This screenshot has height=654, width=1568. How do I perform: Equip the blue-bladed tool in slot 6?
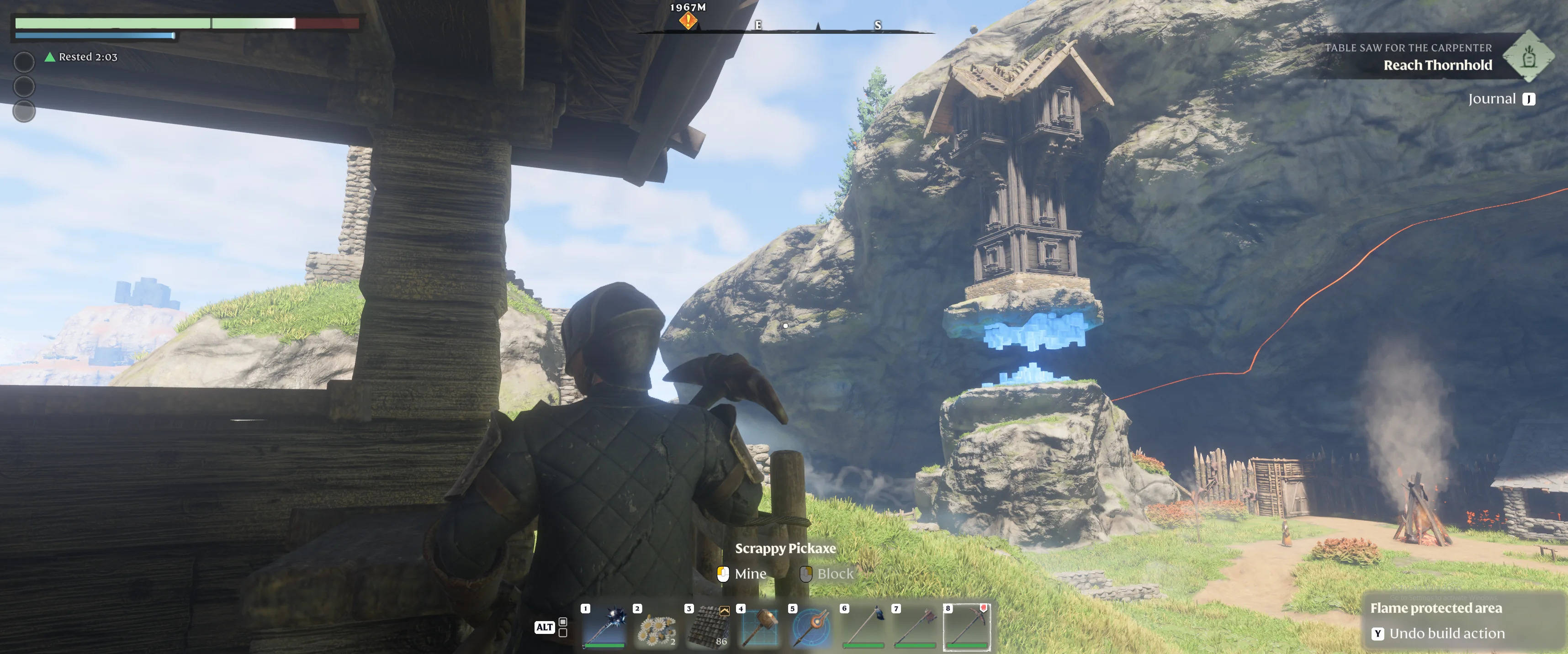click(x=863, y=627)
